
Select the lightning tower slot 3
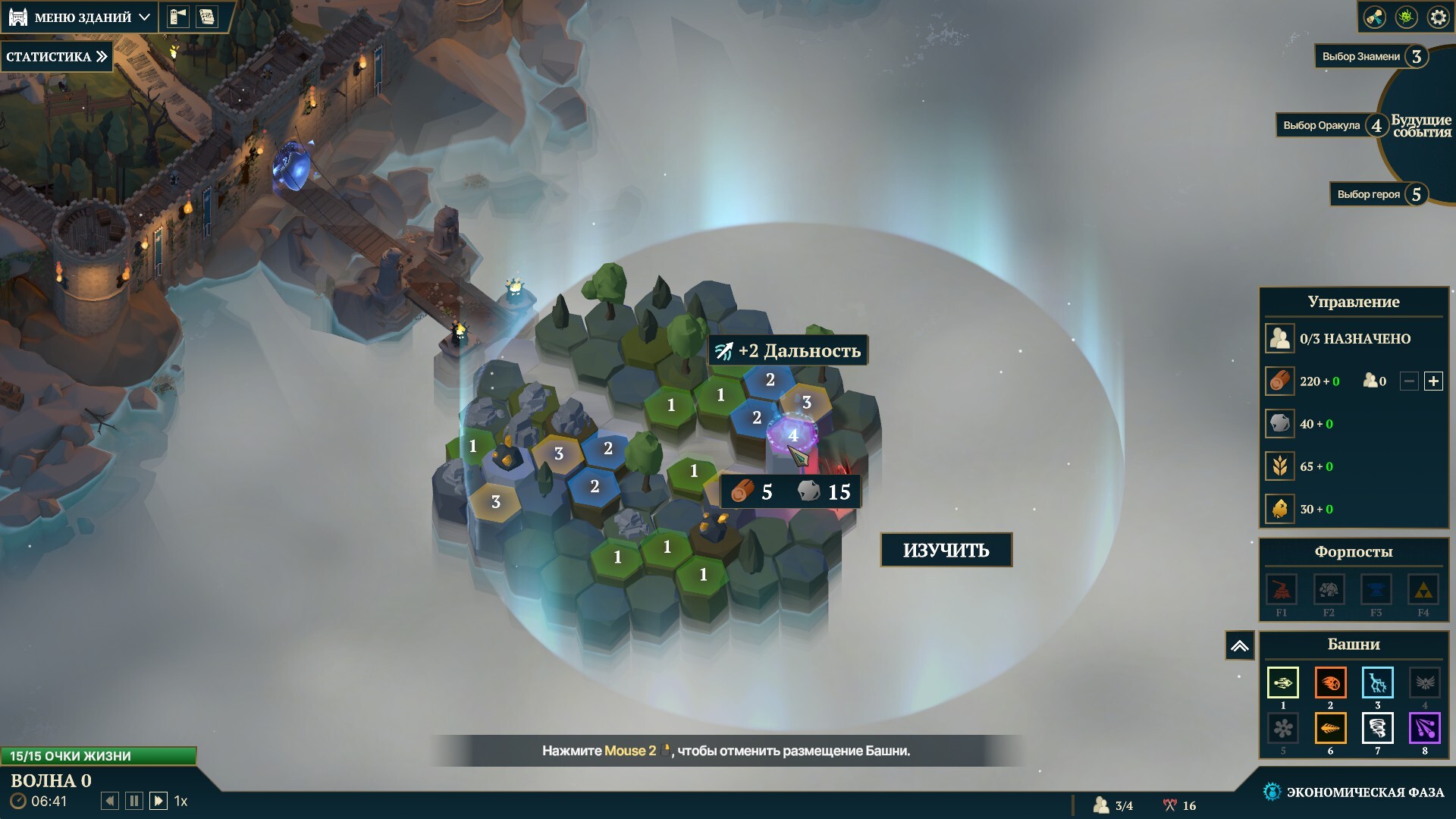pos(1377,682)
